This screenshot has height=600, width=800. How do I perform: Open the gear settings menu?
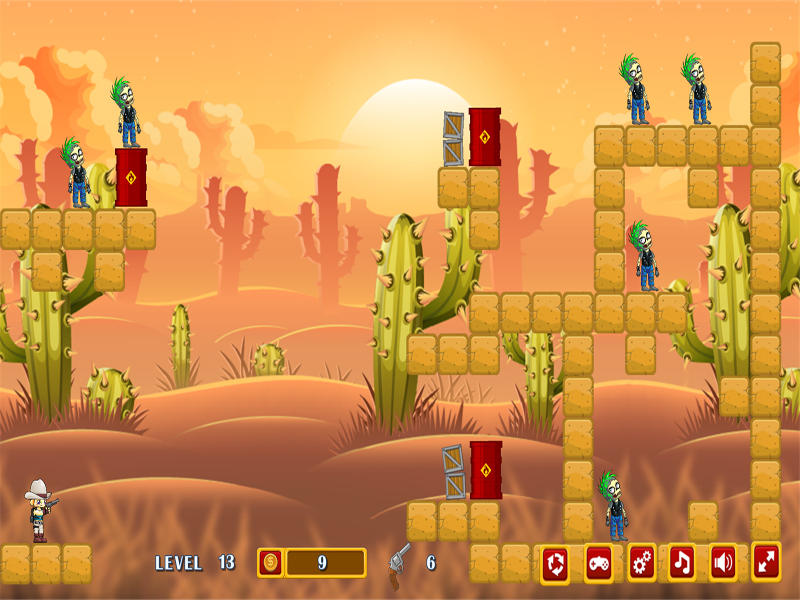click(641, 563)
